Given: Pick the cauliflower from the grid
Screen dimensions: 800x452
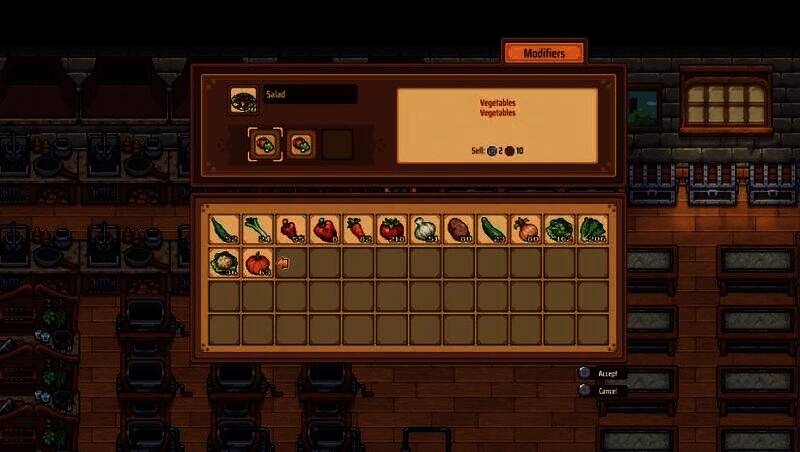Looking at the screenshot, I should tap(224, 263).
